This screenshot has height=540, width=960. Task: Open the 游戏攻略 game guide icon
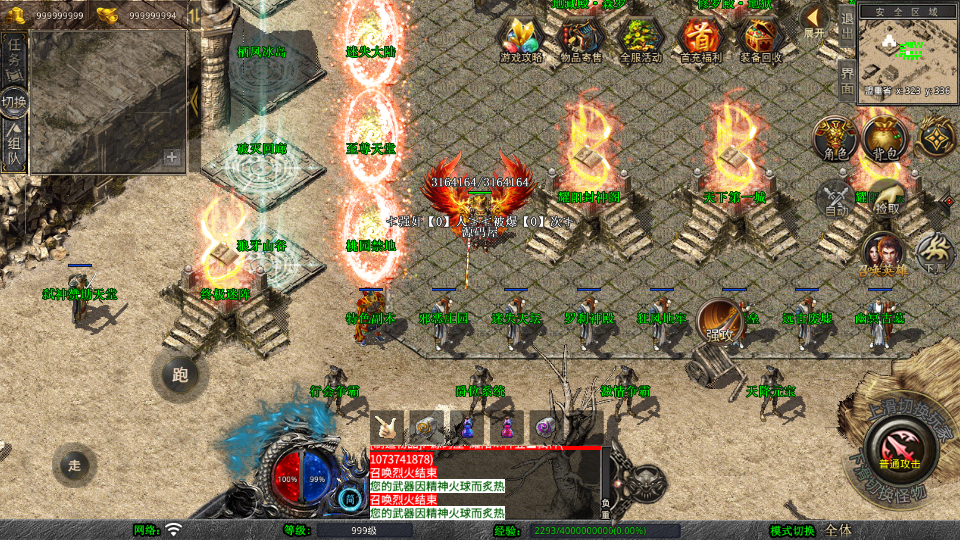tap(521, 40)
